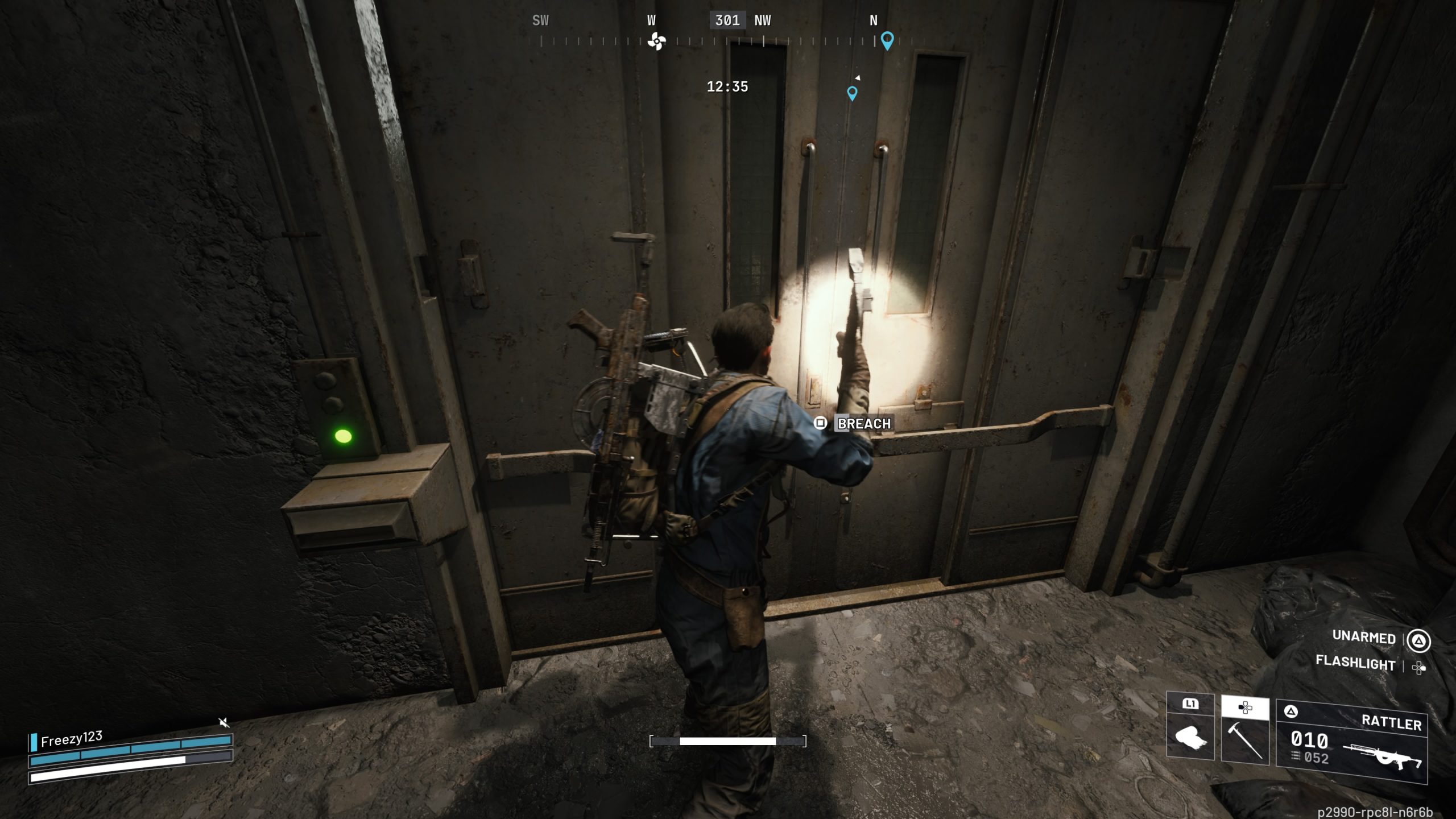Click the lower blue waypoint marker on screen
The image size is (1456, 819).
click(x=851, y=94)
